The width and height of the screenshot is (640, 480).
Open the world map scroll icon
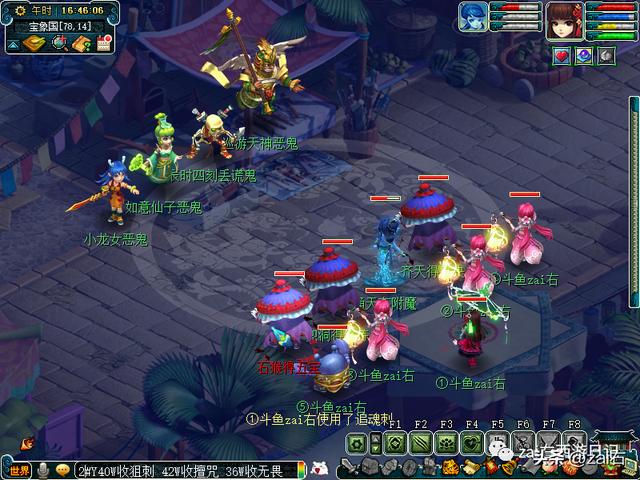click(x=33, y=43)
